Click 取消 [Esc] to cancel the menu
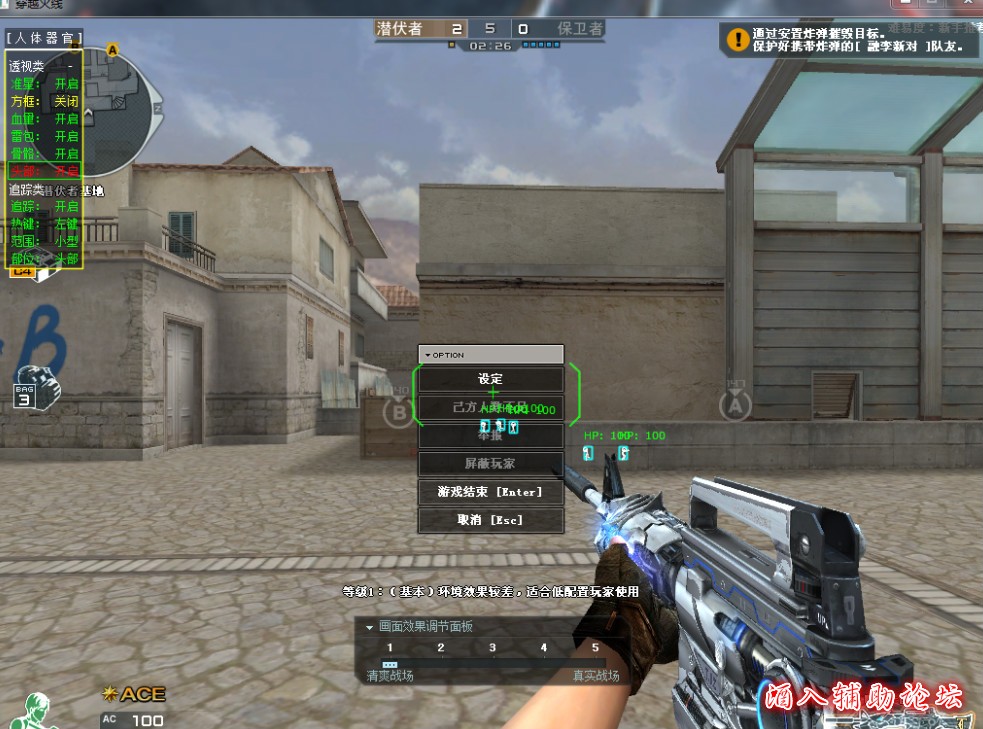Viewport: 983px width, 729px height. tap(490, 520)
